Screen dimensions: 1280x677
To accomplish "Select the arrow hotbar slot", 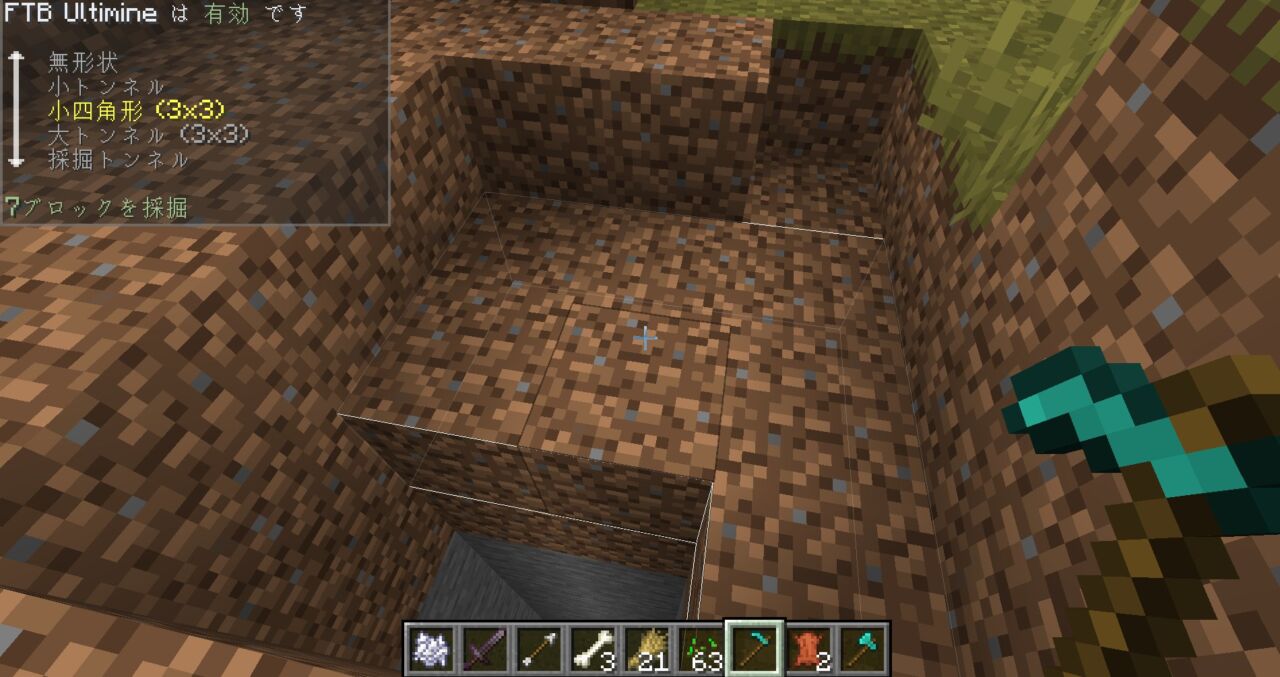I will (540, 648).
